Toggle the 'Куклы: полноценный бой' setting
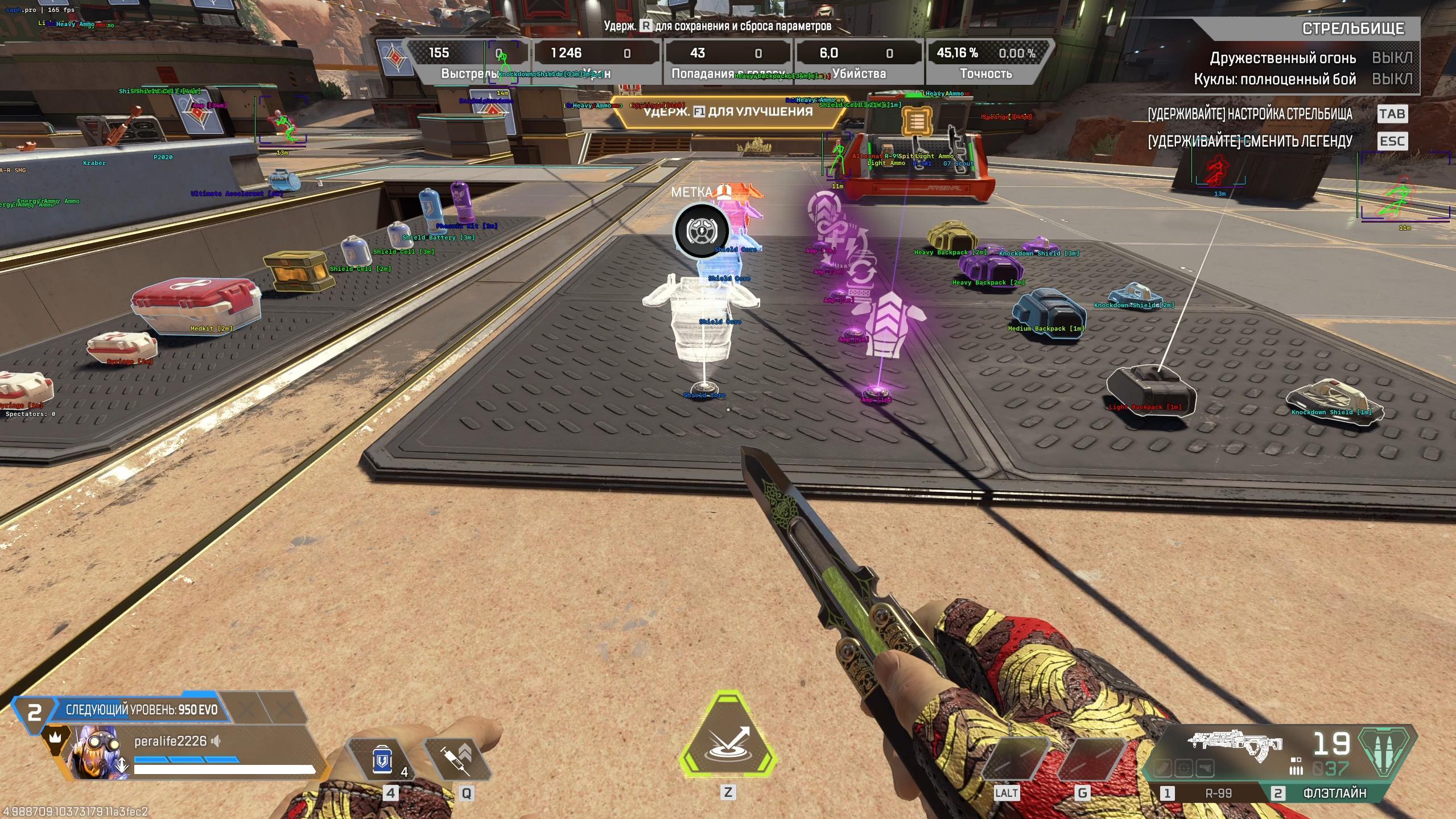The height and width of the screenshot is (819, 1456). point(1392,79)
